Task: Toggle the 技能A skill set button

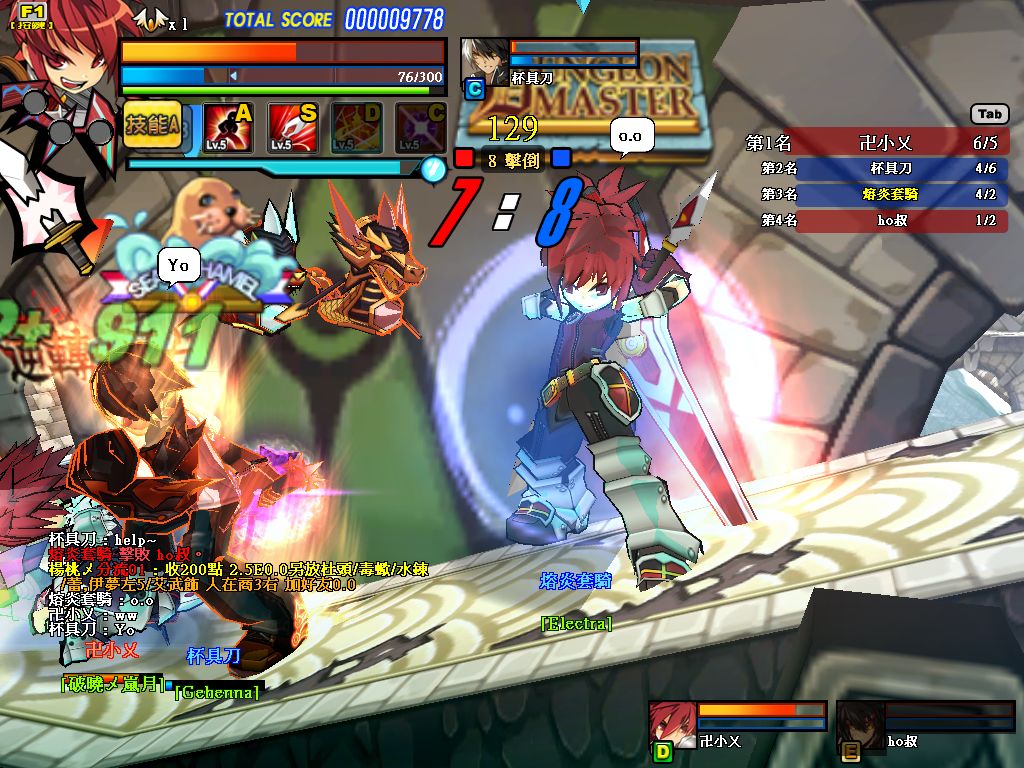Action: [152, 125]
